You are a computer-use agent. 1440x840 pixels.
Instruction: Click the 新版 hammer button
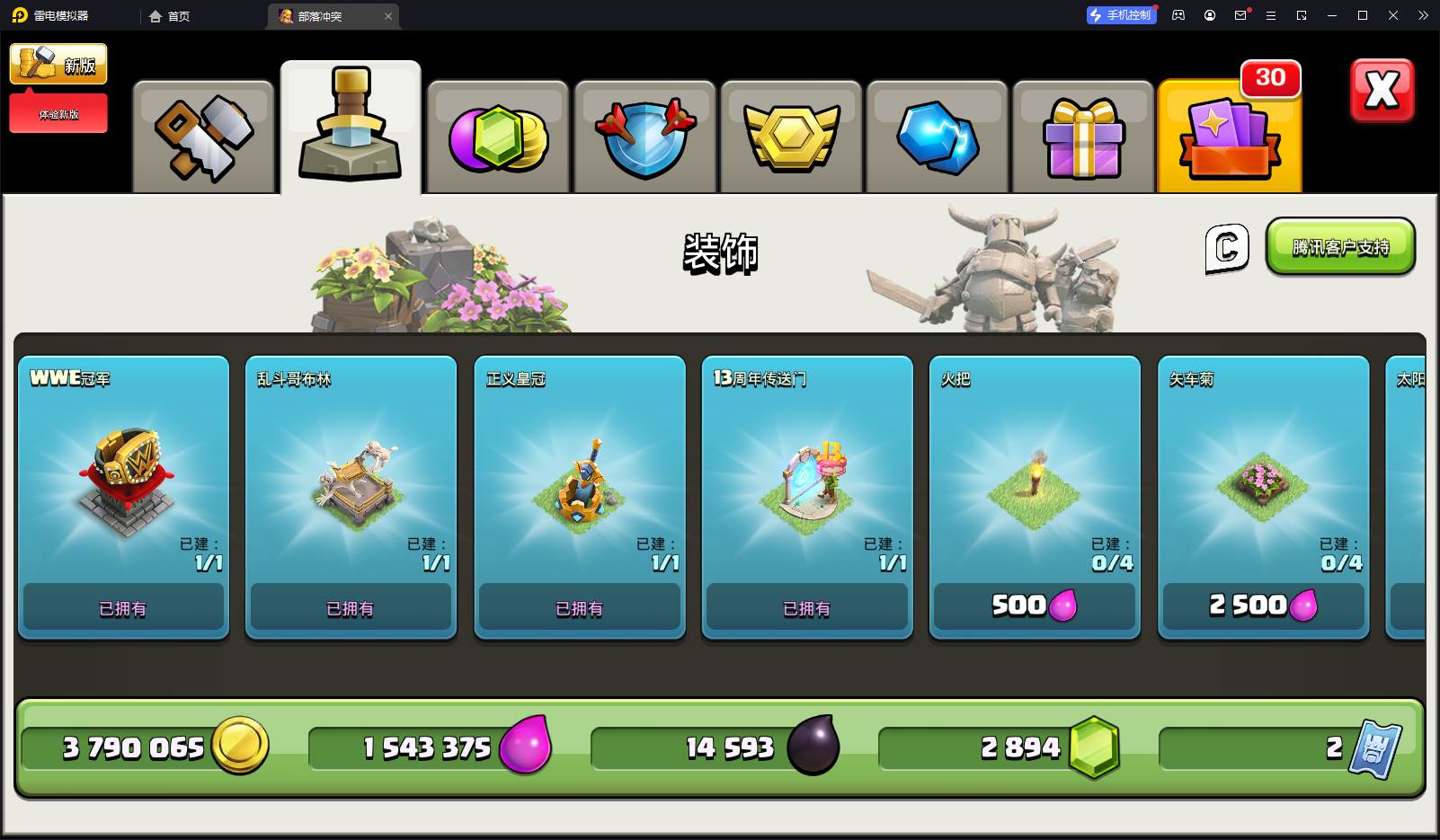point(58,65)
